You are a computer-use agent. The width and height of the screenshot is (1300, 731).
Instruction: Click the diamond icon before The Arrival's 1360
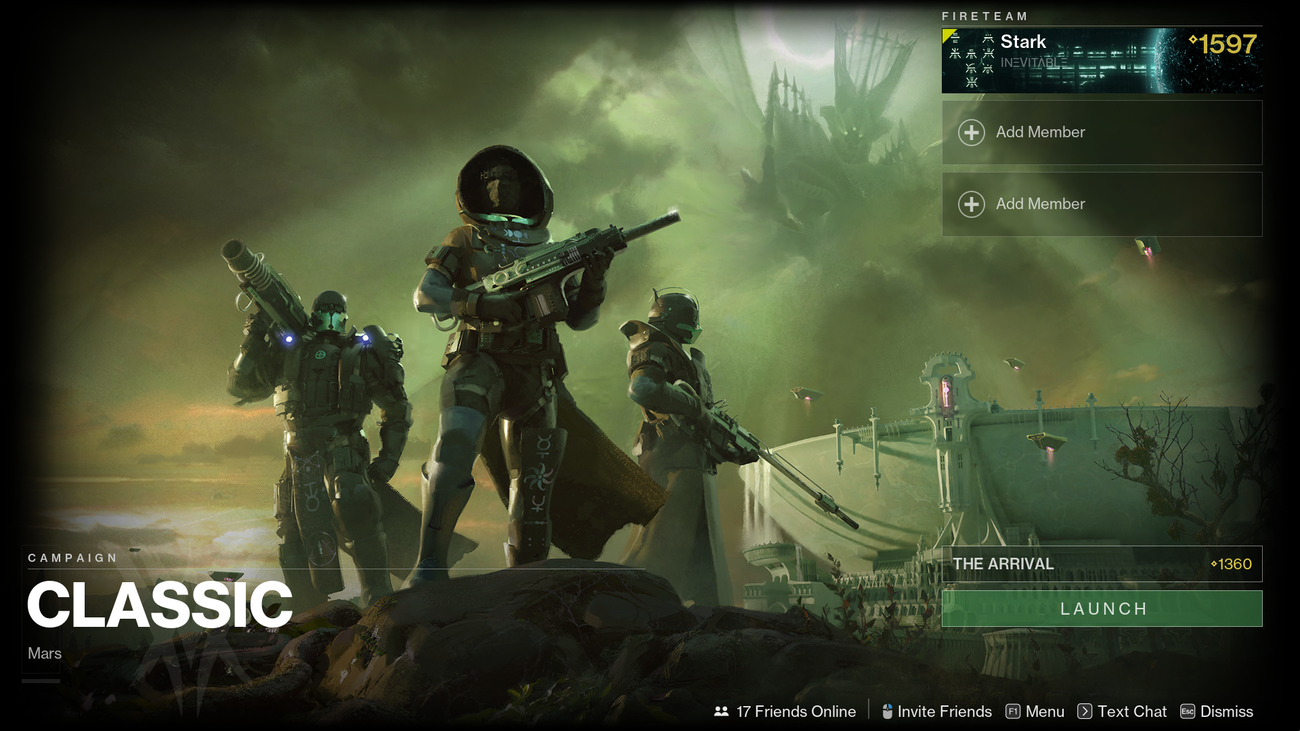point(1213,563)
